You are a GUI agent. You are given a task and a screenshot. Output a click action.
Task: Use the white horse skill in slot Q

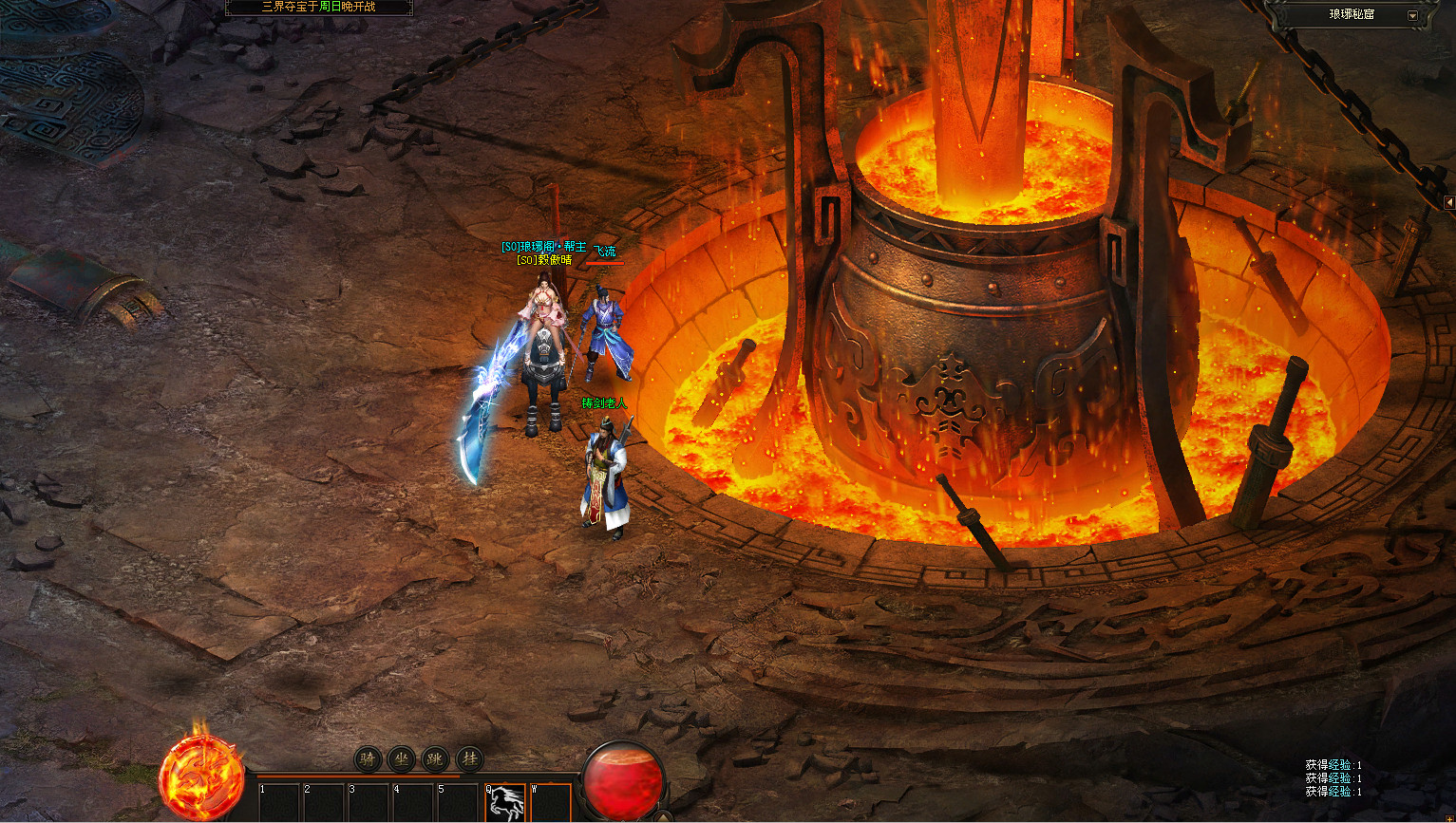505,802
